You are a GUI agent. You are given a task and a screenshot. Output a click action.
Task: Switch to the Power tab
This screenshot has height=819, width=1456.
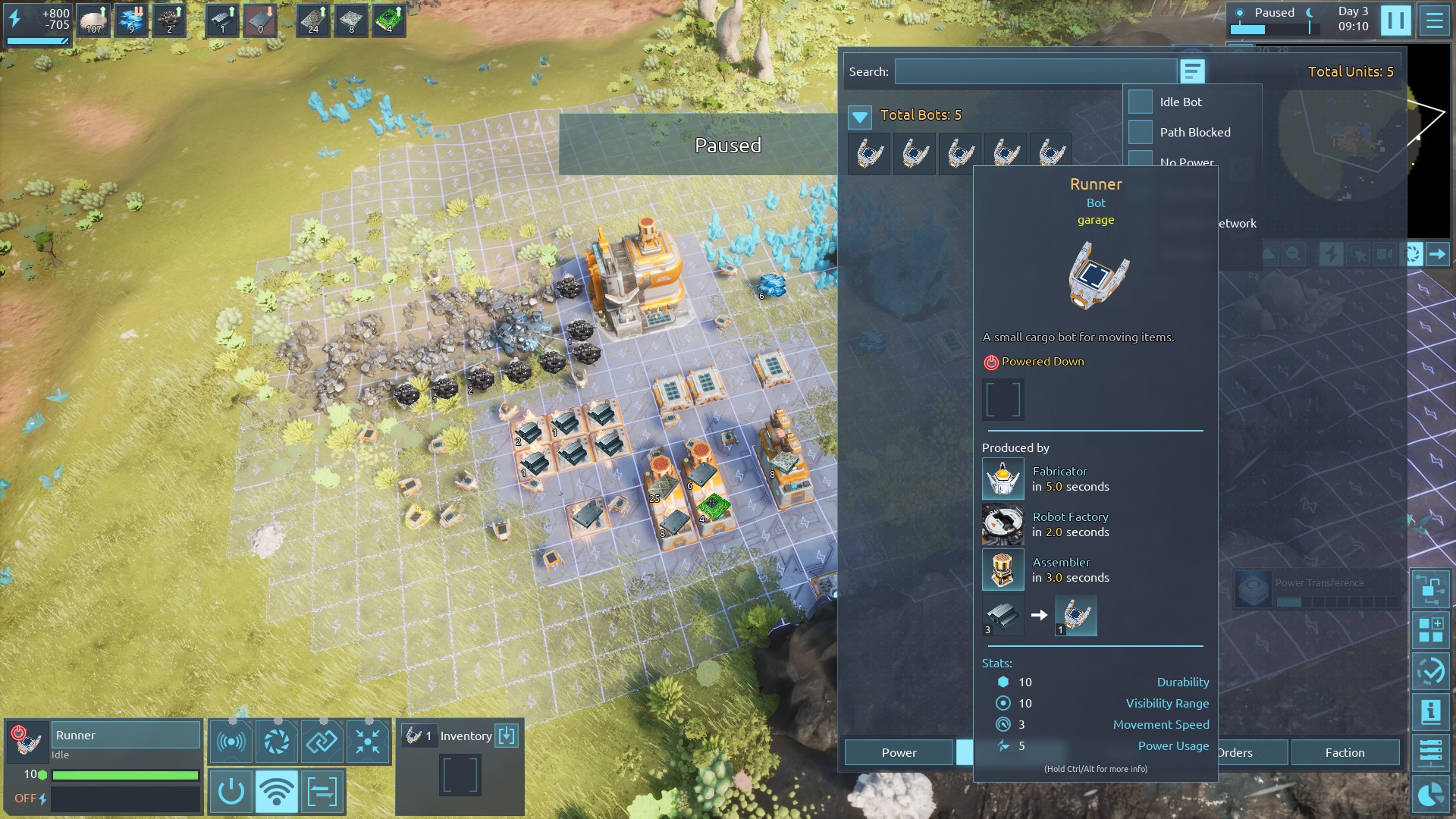pos(899,752)
